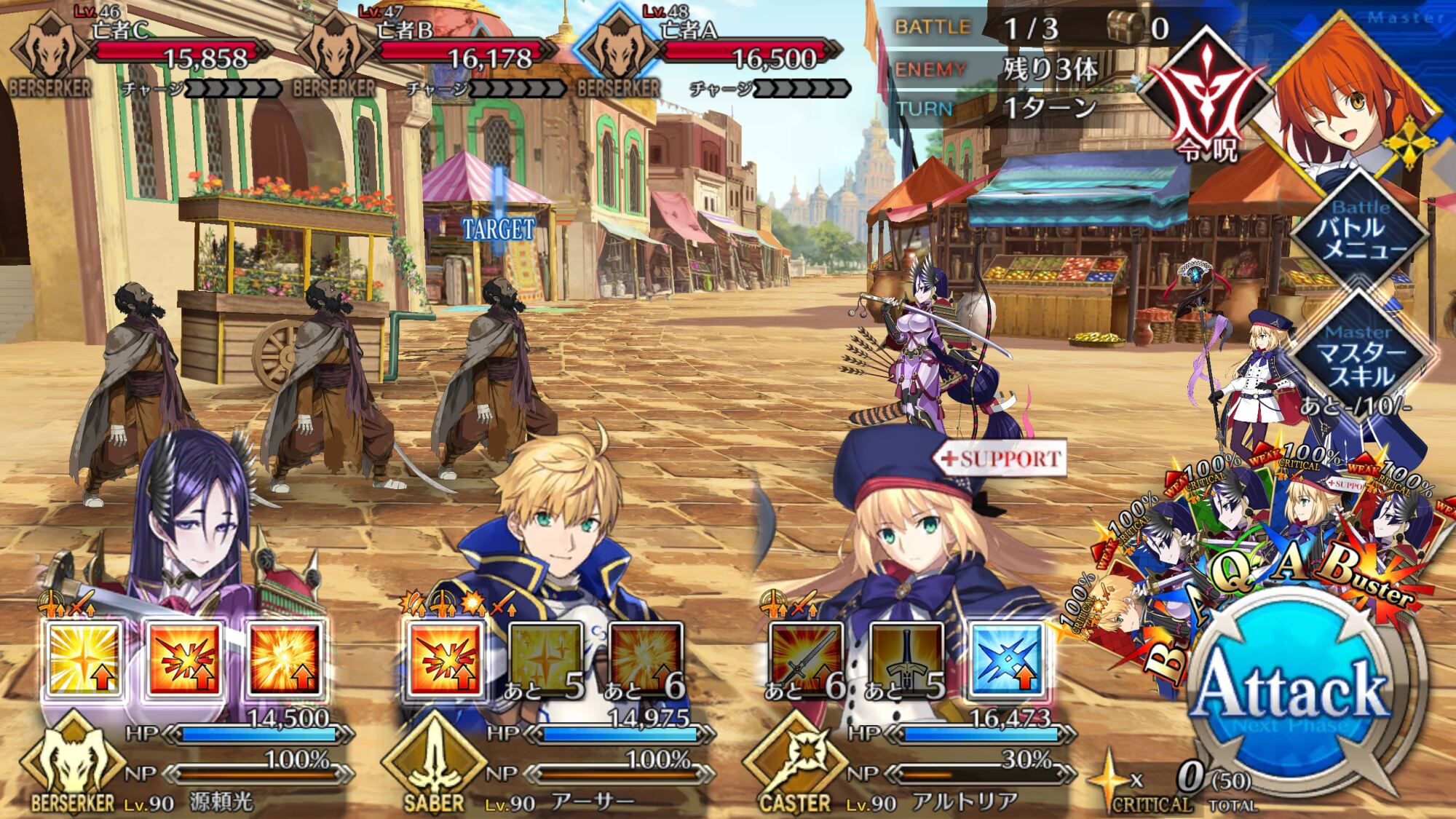
Task: Select Artoria's second skill on 5-turn cooldown
Action: pos(906,660)
